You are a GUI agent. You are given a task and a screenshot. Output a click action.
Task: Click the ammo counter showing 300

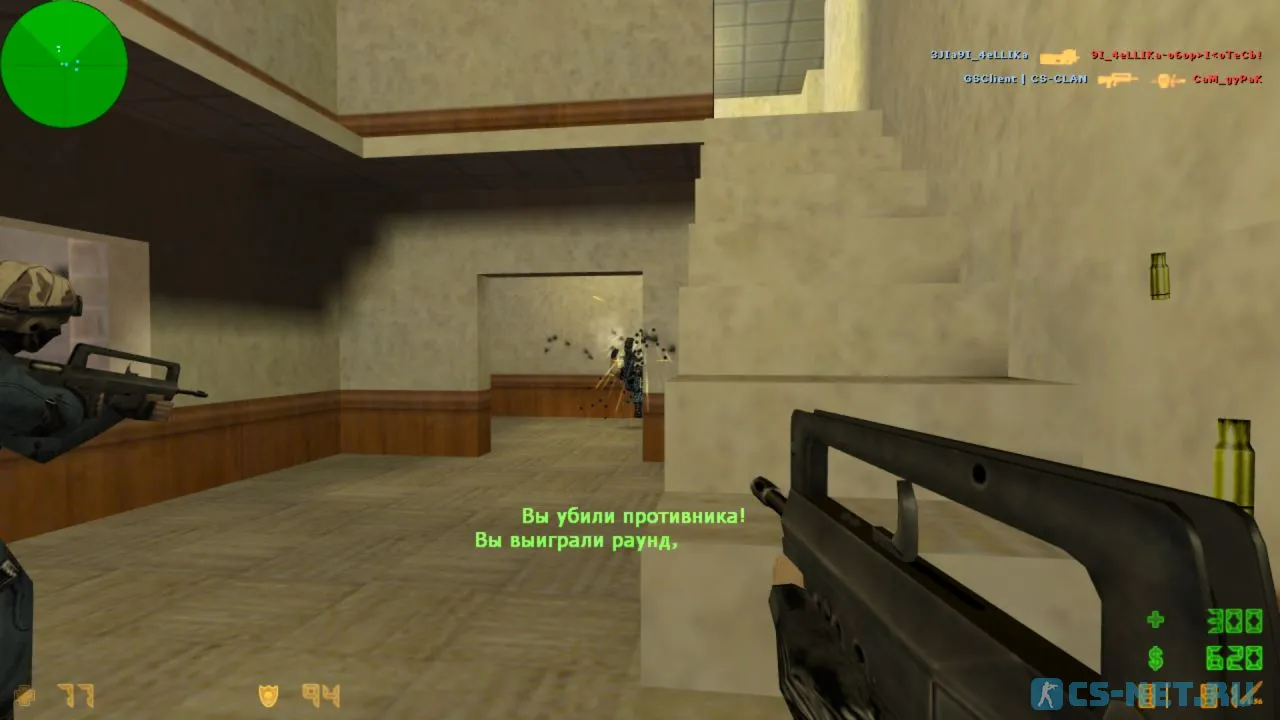[1234, 621]
